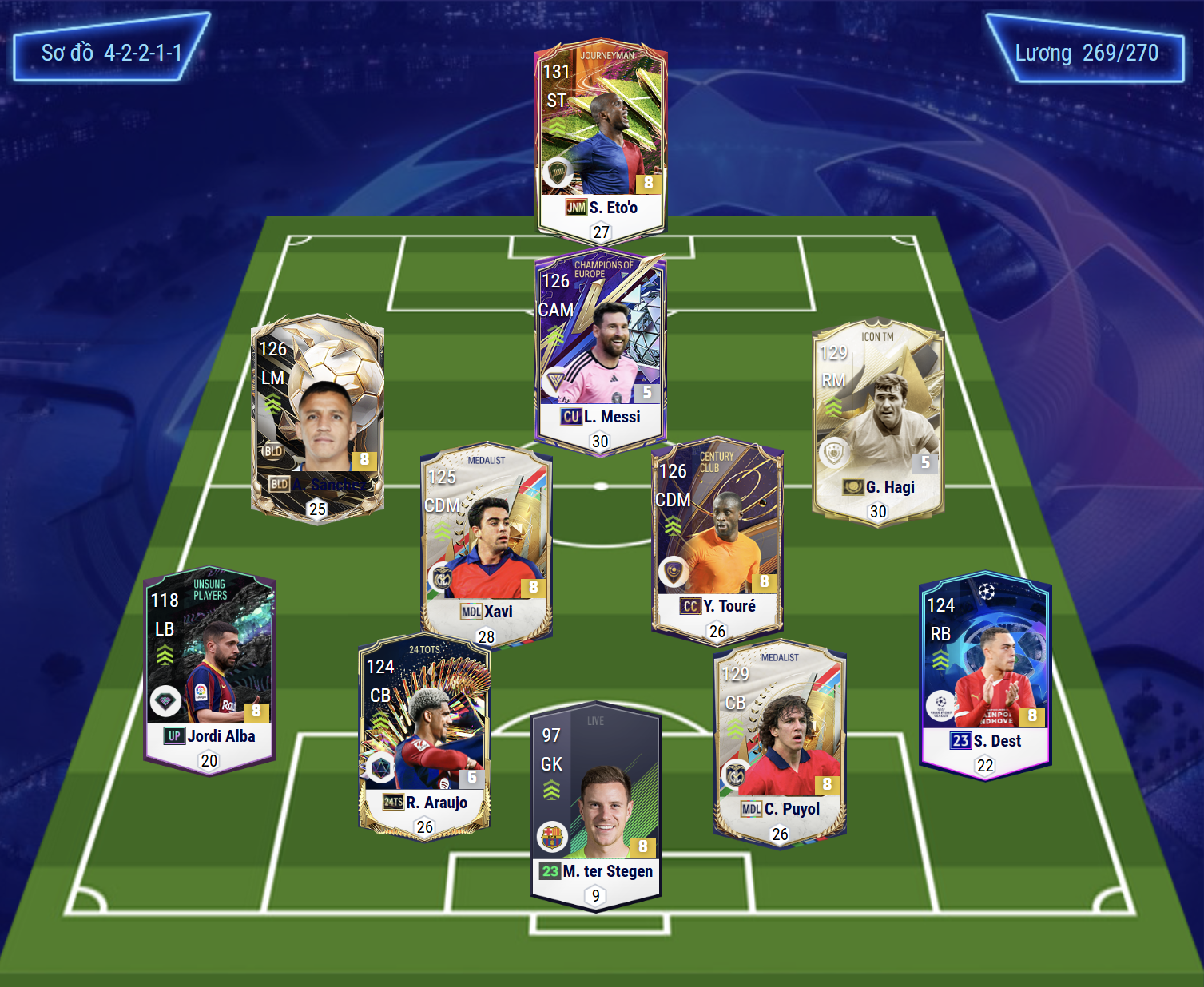Choose the L. Messi CAM card

click(601, 351)
